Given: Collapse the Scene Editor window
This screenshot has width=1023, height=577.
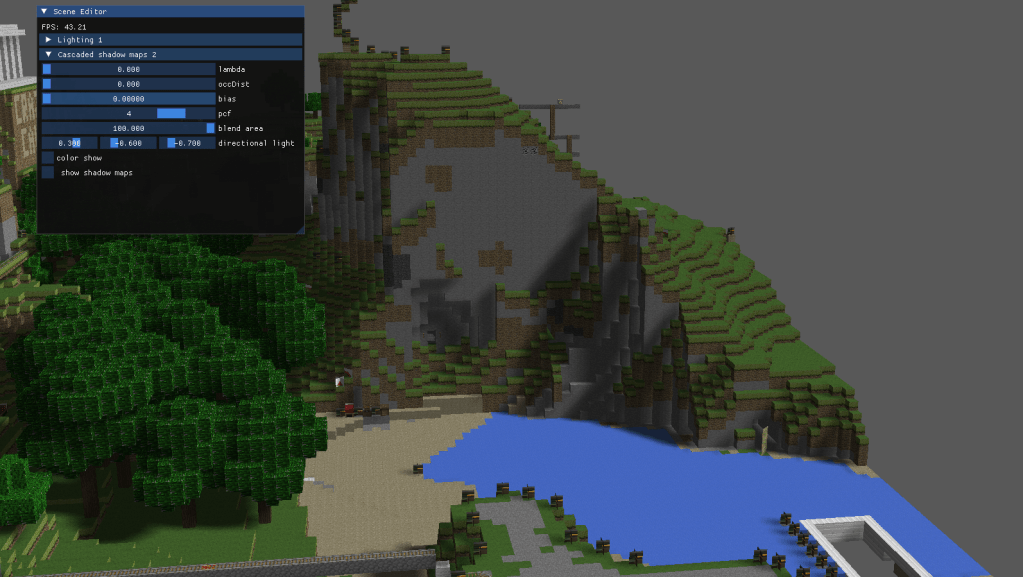Looking at the screenshot, I should tap(44, 11).
